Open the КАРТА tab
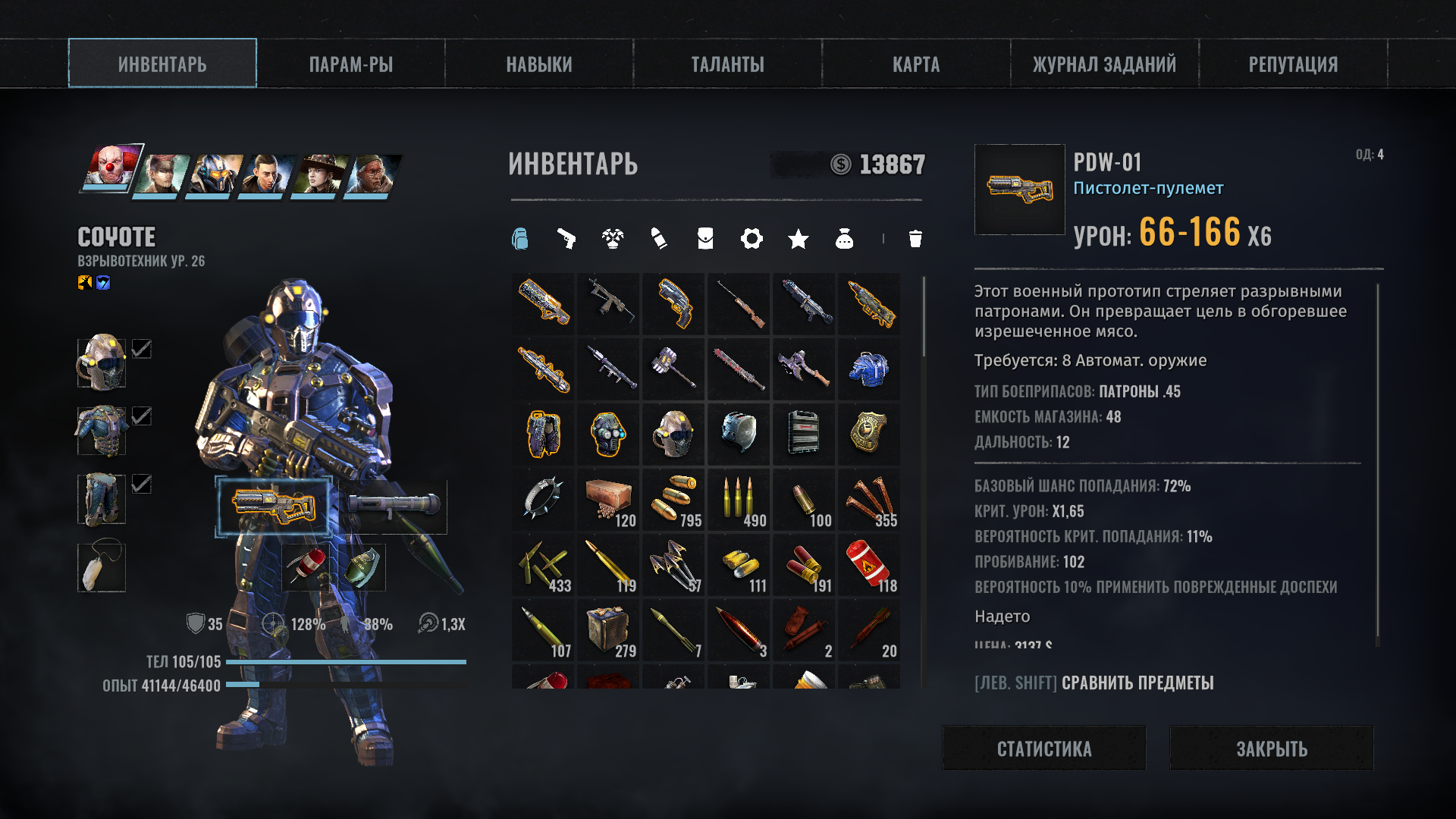This screenshot has width=1456, height=819. coord(916,64)
